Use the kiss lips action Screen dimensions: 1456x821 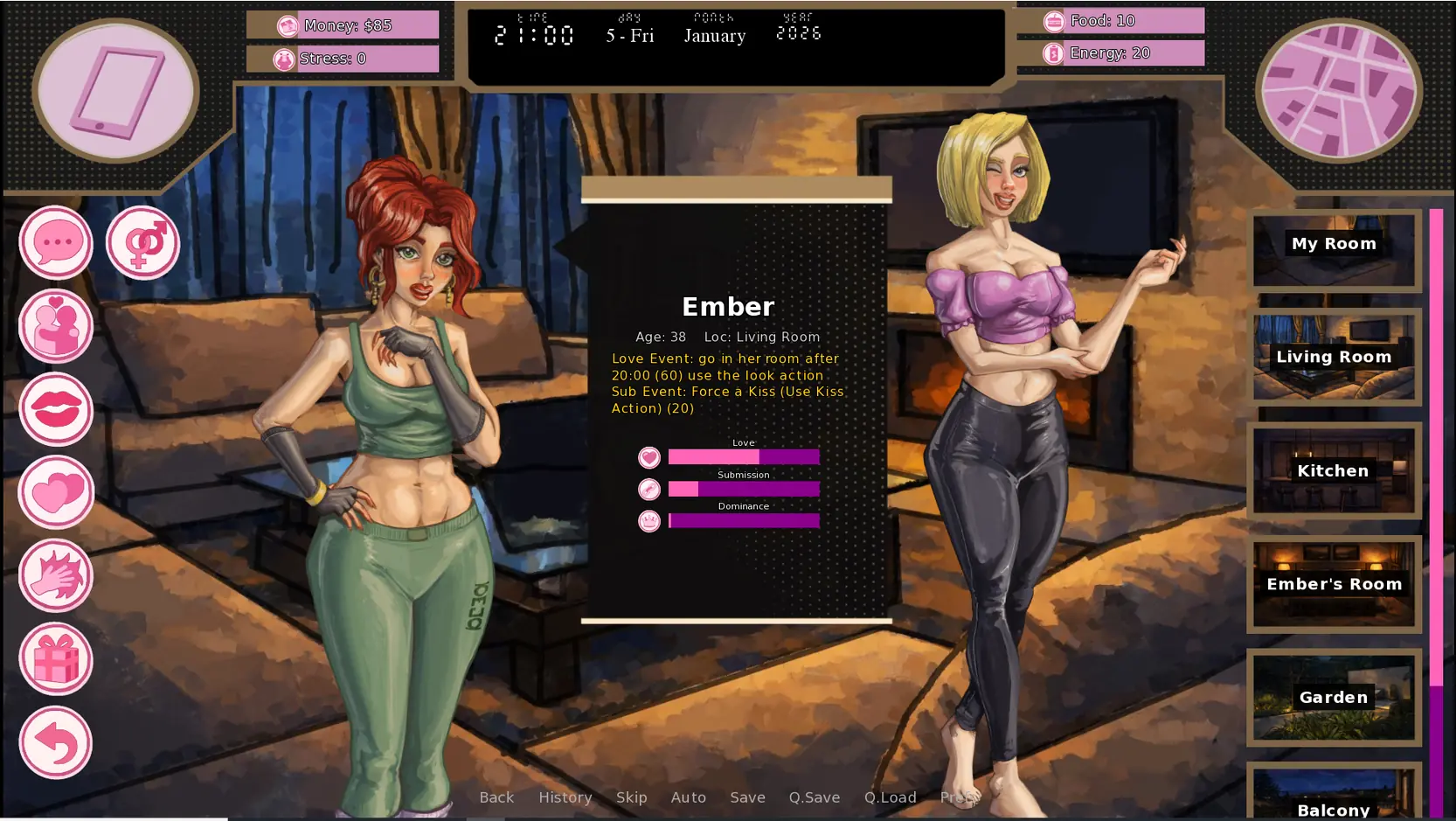pyautogui.click(x=56, y=409)
